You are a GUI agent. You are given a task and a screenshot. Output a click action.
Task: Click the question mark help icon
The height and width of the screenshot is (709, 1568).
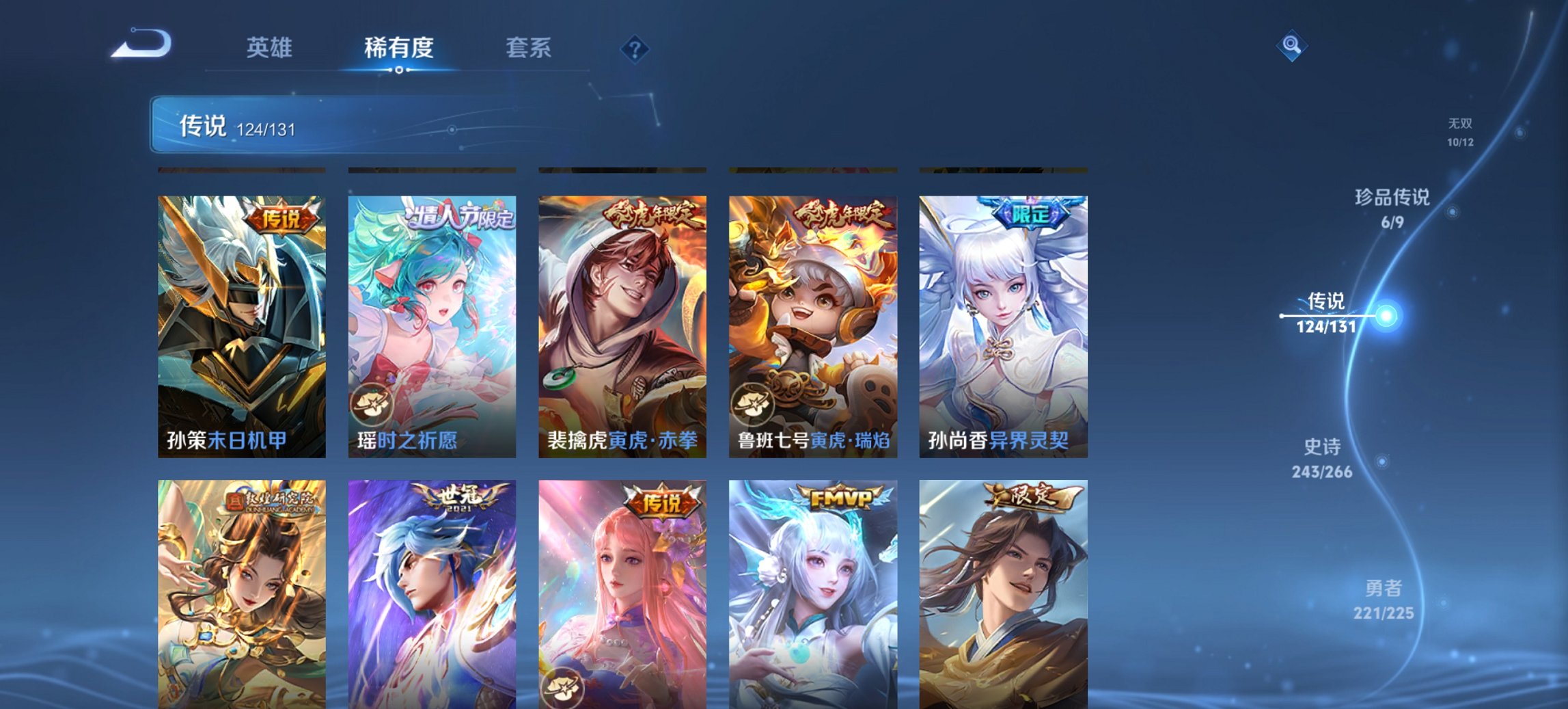click(x=634, y=48)
